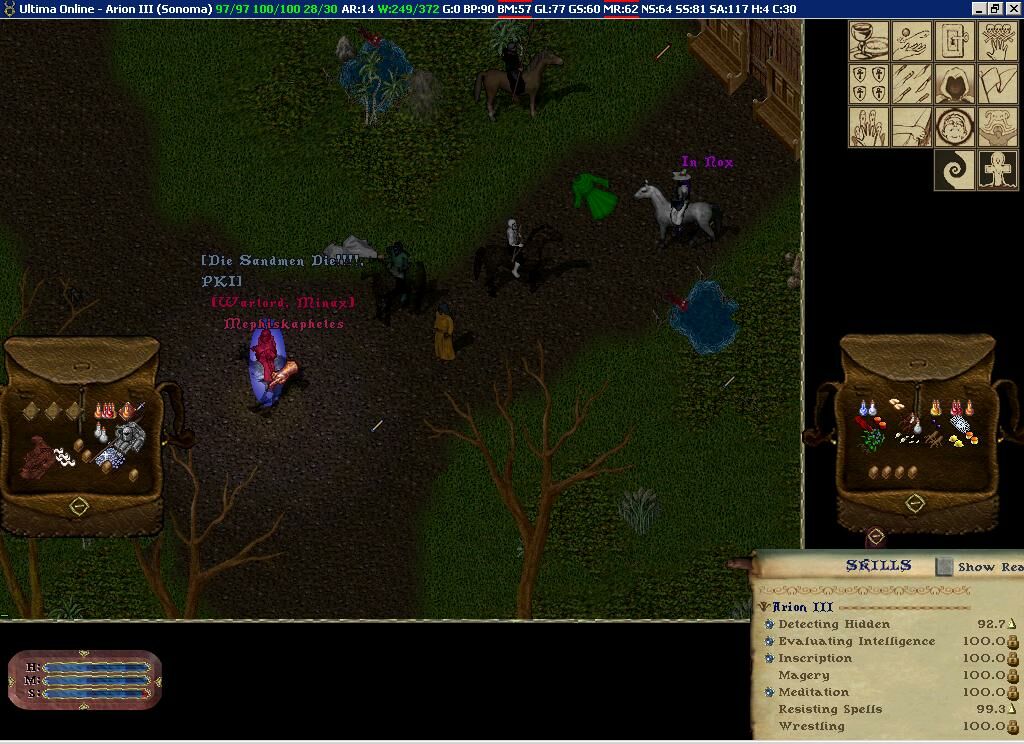Close the Ultima Online window
The image size is (1024, 744).
pyautogui.click(x=1012, y=9)
